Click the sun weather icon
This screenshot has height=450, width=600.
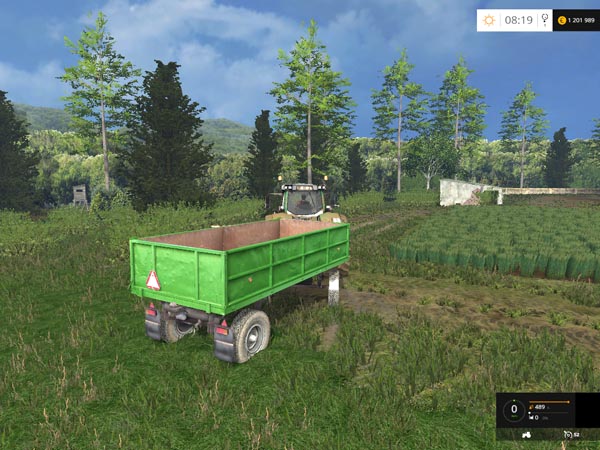(489, 20)
